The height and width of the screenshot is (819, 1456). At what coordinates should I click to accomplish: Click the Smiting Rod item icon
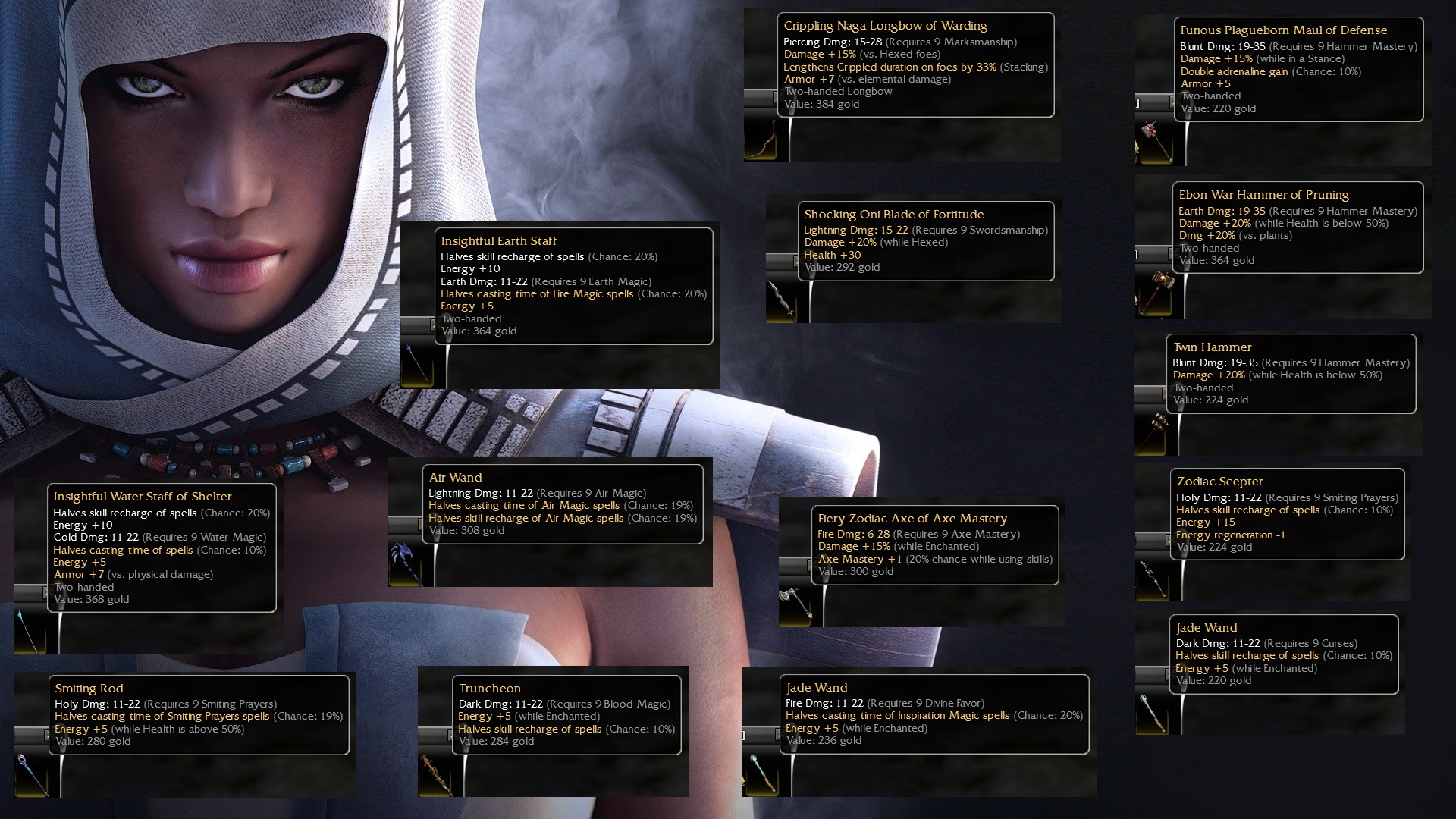32,773
